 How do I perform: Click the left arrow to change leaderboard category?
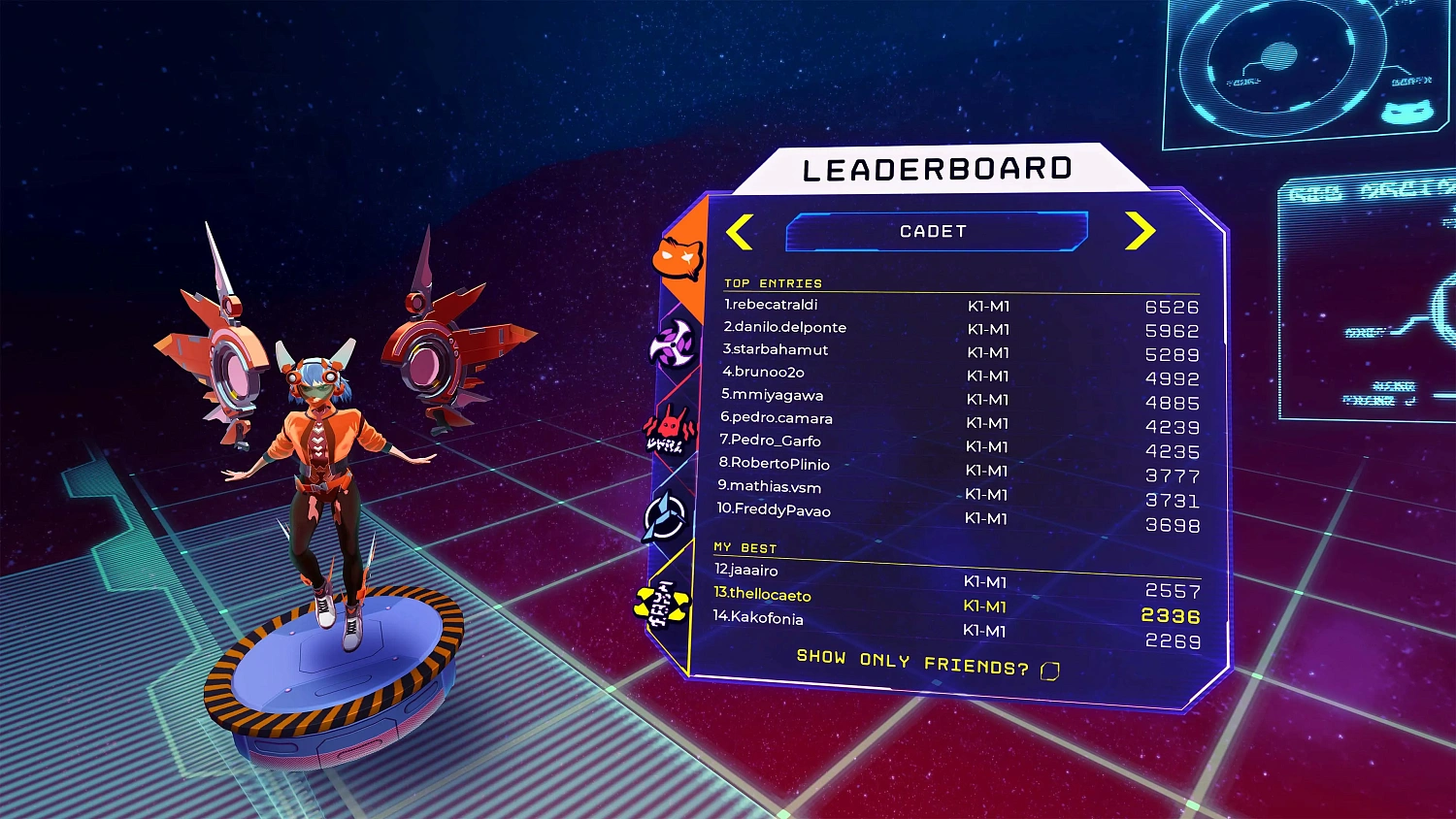[x=741, y=231]
